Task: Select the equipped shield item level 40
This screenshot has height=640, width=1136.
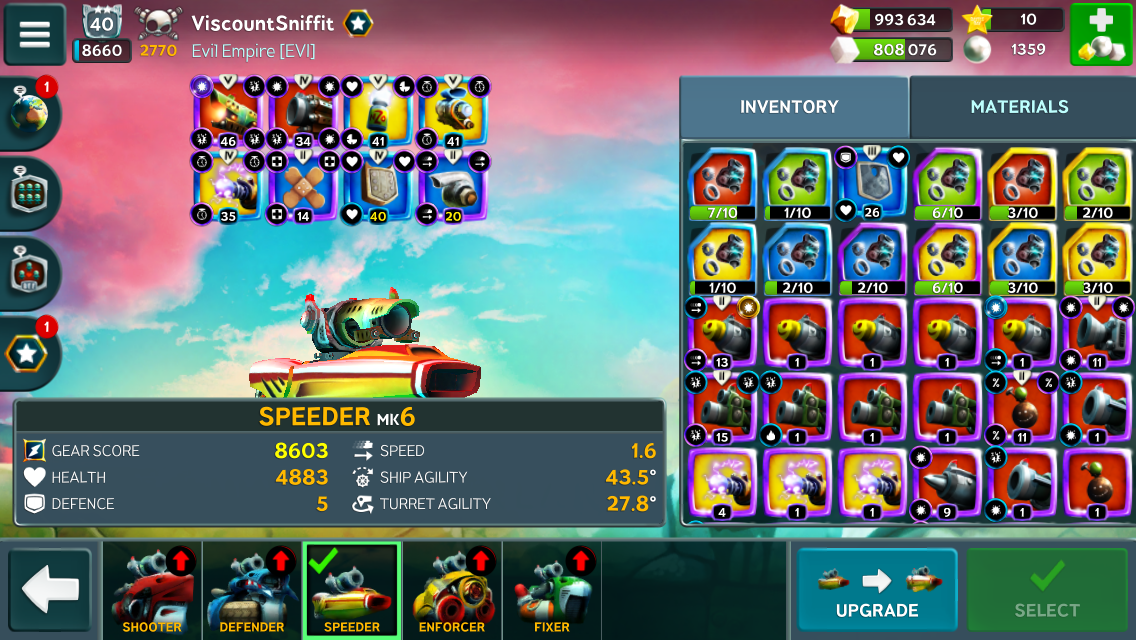Action: tap(377, 187)
